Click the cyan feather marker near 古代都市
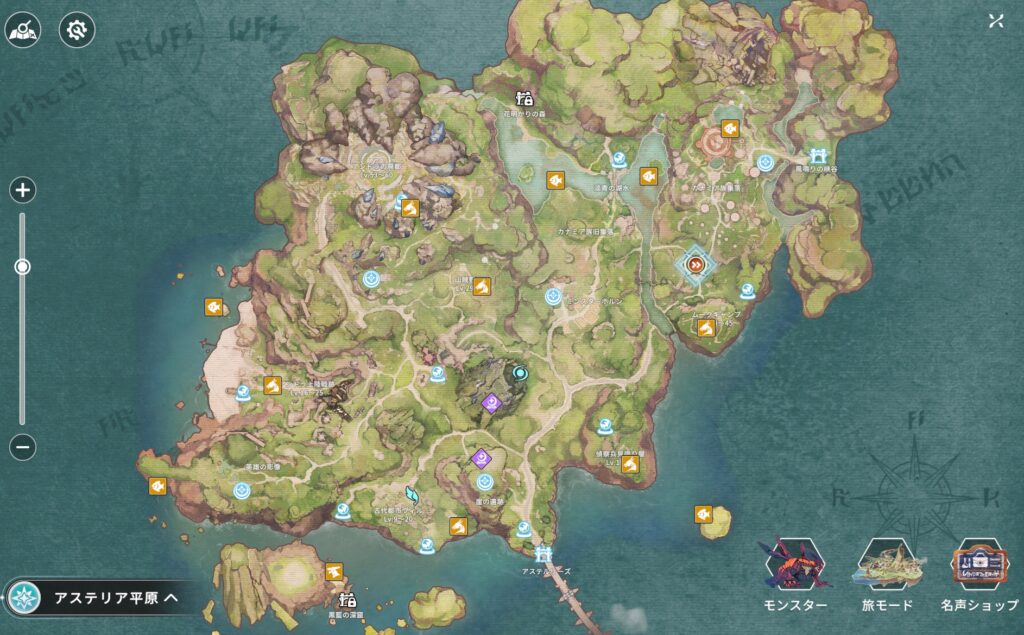 click(411, 494)
